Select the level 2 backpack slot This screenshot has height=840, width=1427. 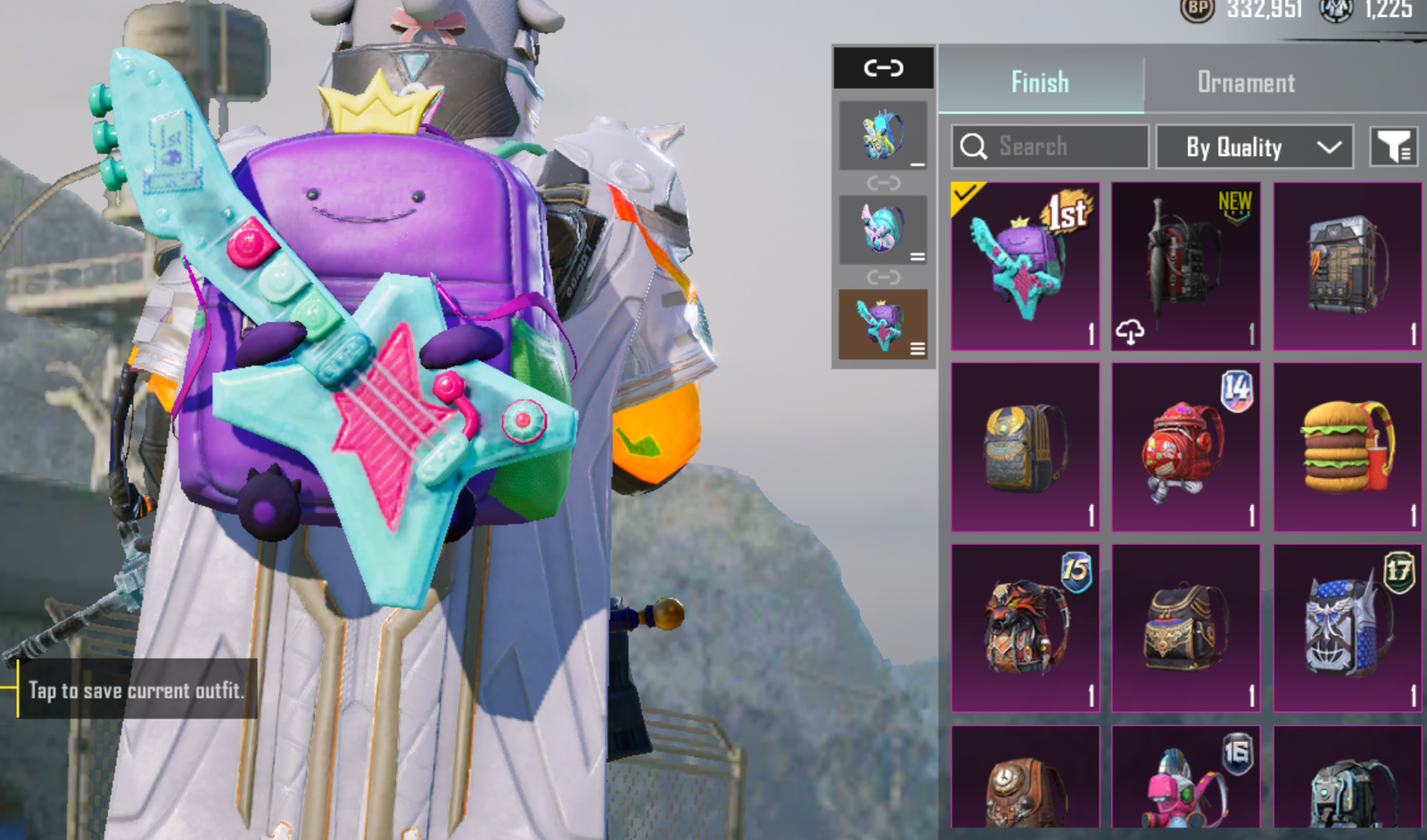pos(883,230)
